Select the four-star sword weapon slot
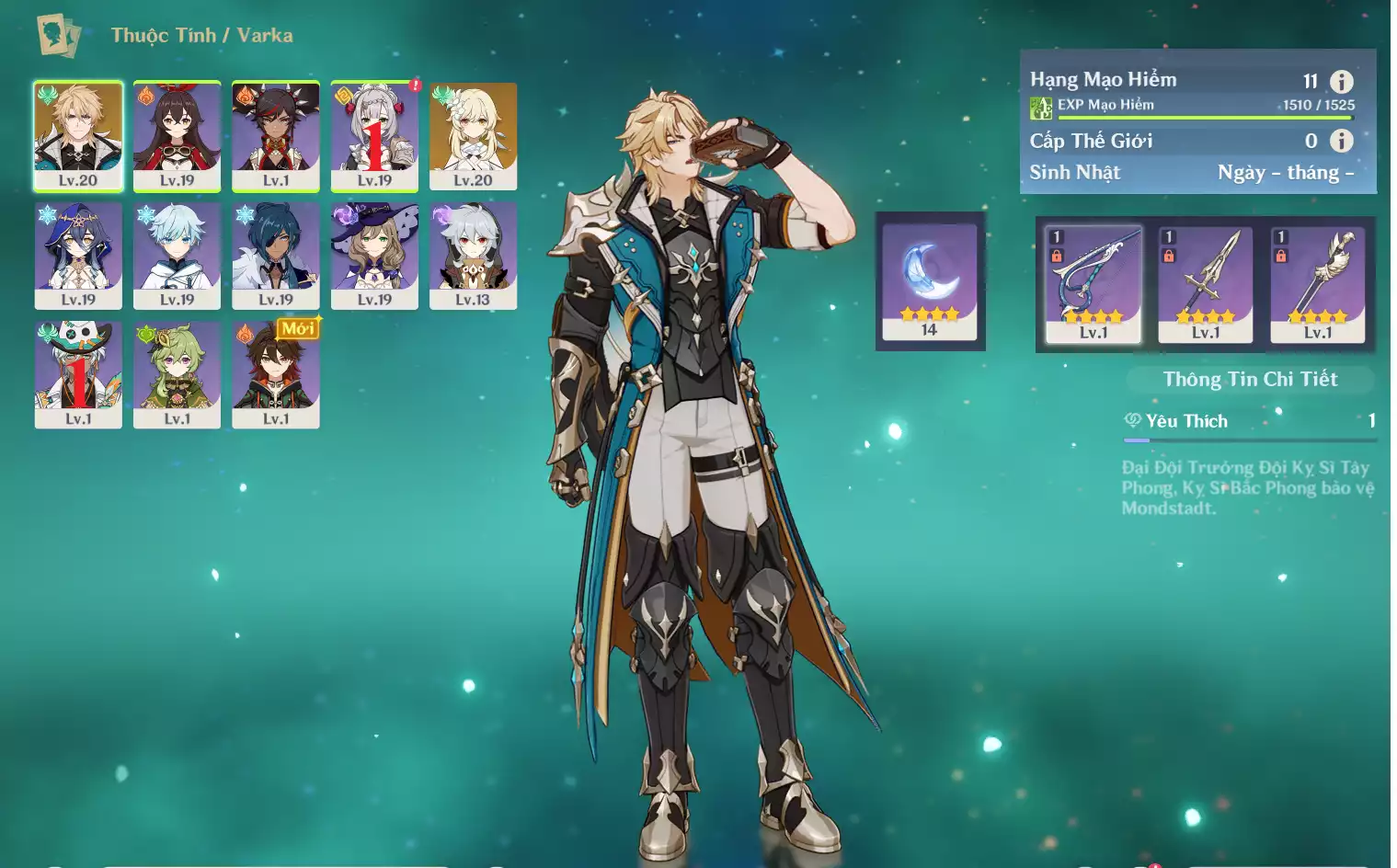The image size is (1397, 868). click(1206, 284)
